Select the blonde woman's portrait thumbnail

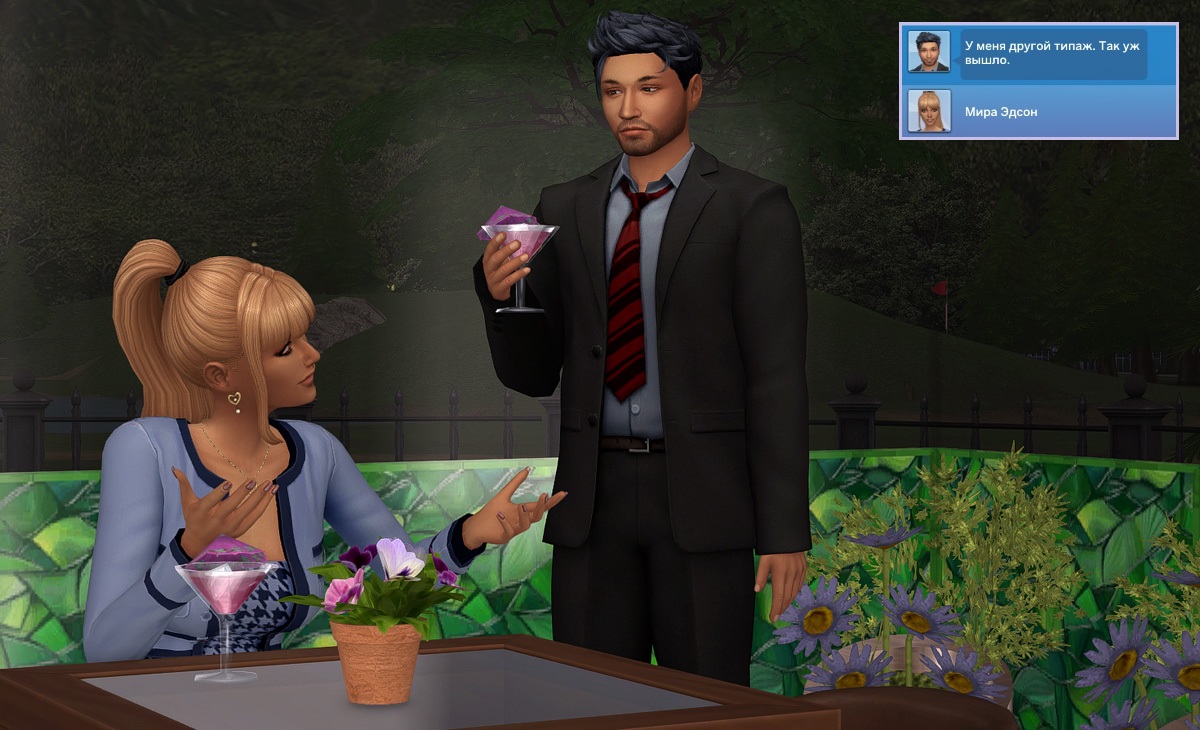(x=928, y=111)
